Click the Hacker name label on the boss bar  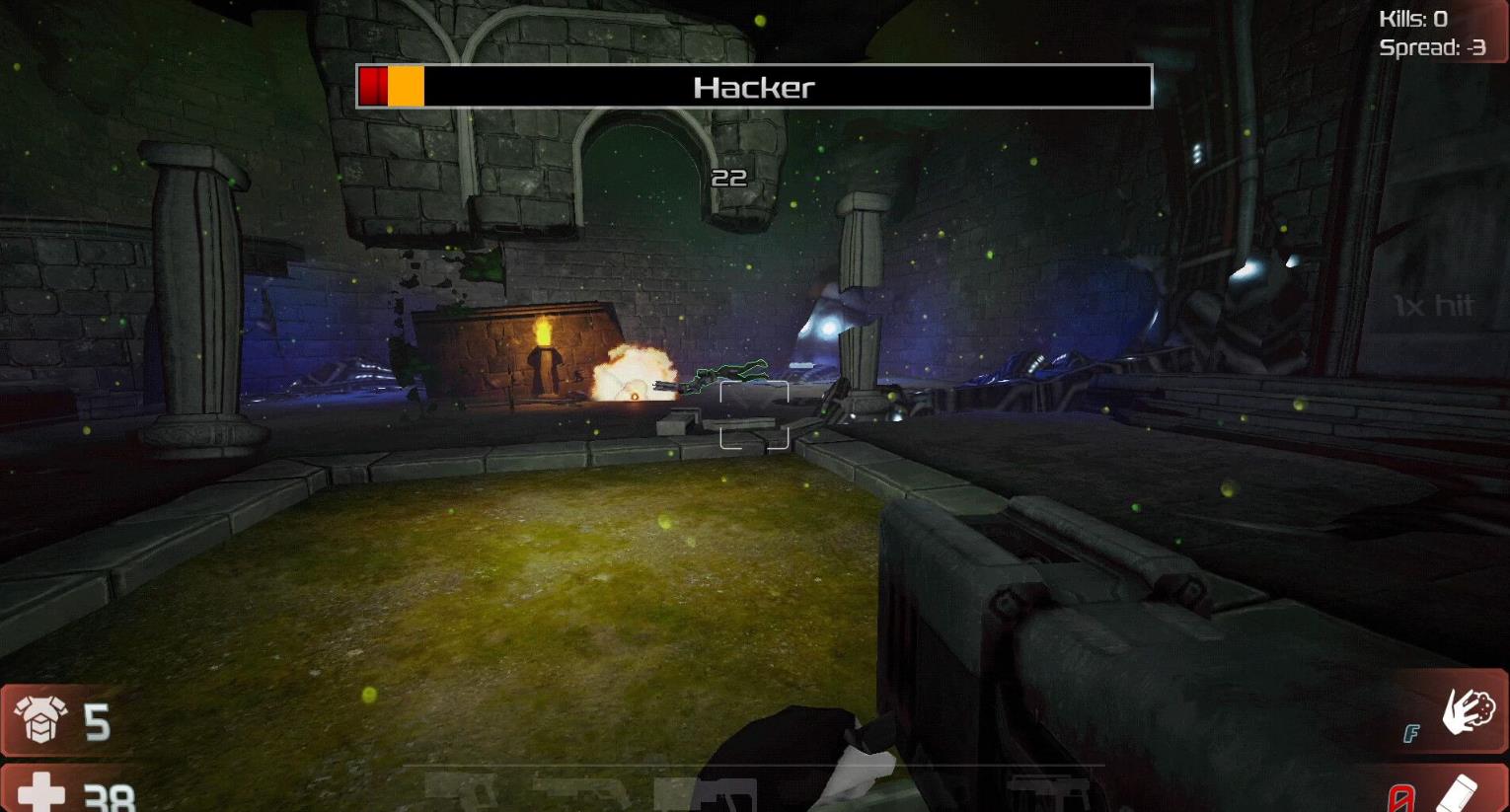coord(754,87)
